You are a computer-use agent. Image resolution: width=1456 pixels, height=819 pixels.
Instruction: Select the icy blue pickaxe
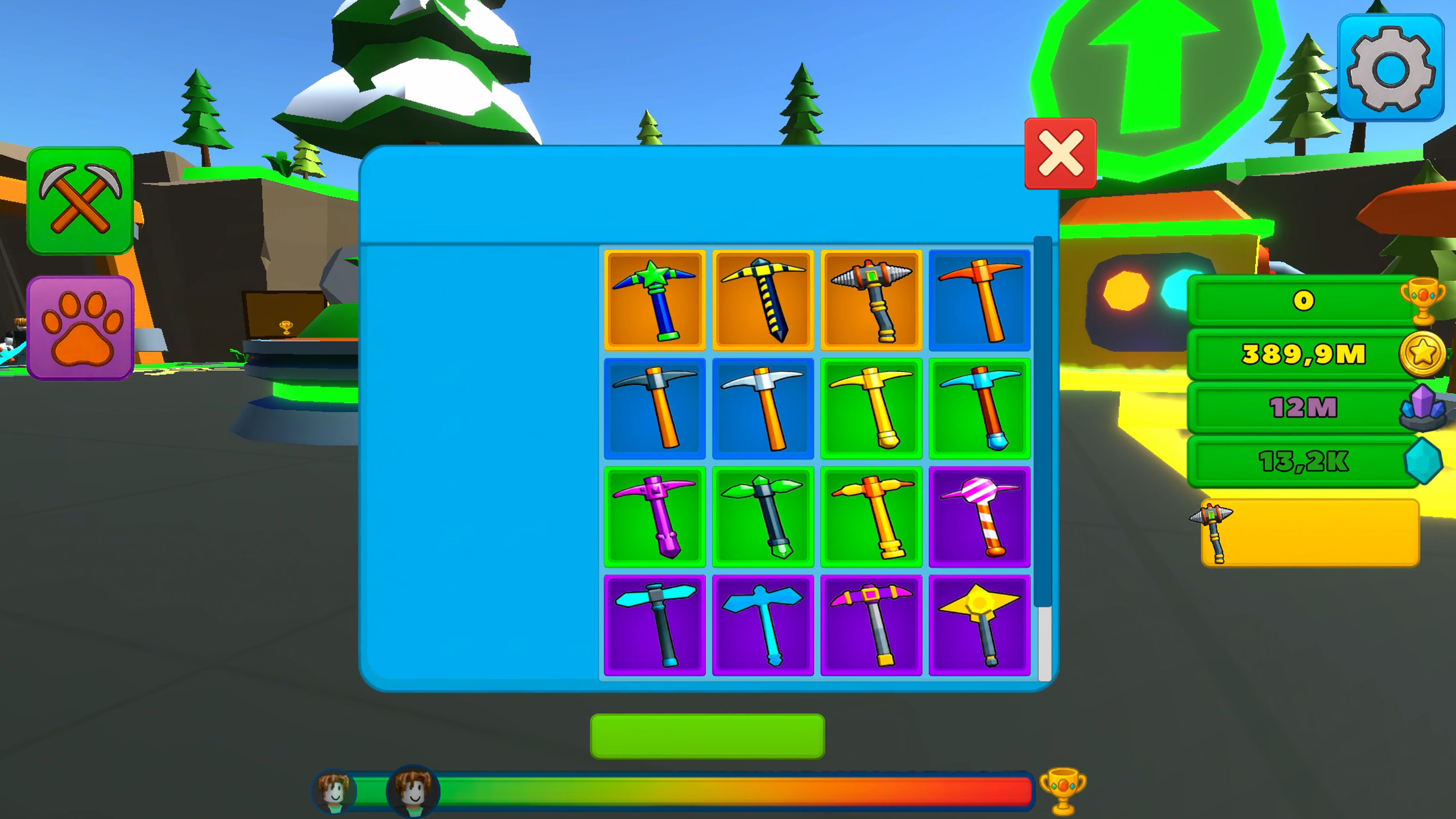979,407
